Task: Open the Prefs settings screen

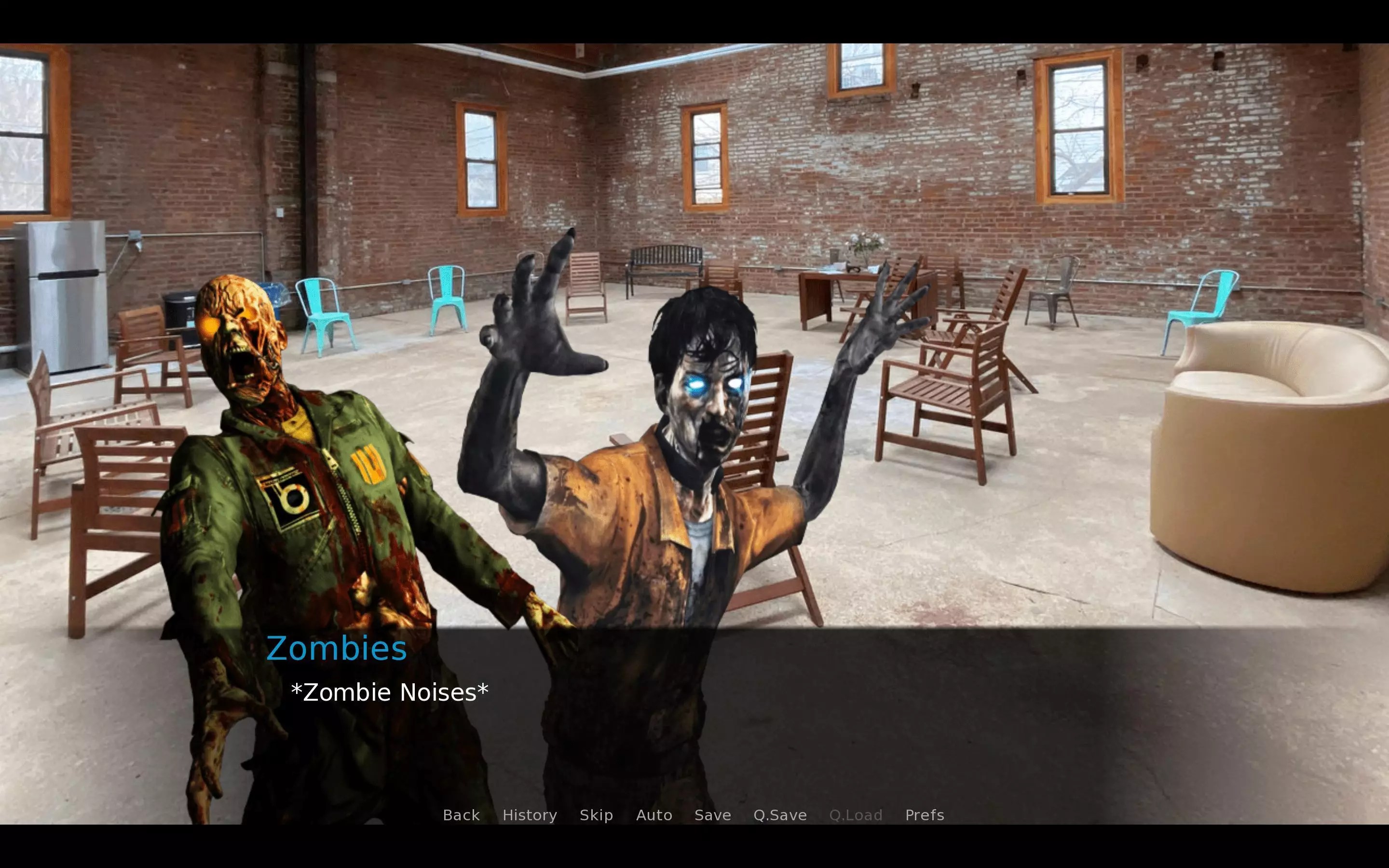Action: tap(924, 815)
